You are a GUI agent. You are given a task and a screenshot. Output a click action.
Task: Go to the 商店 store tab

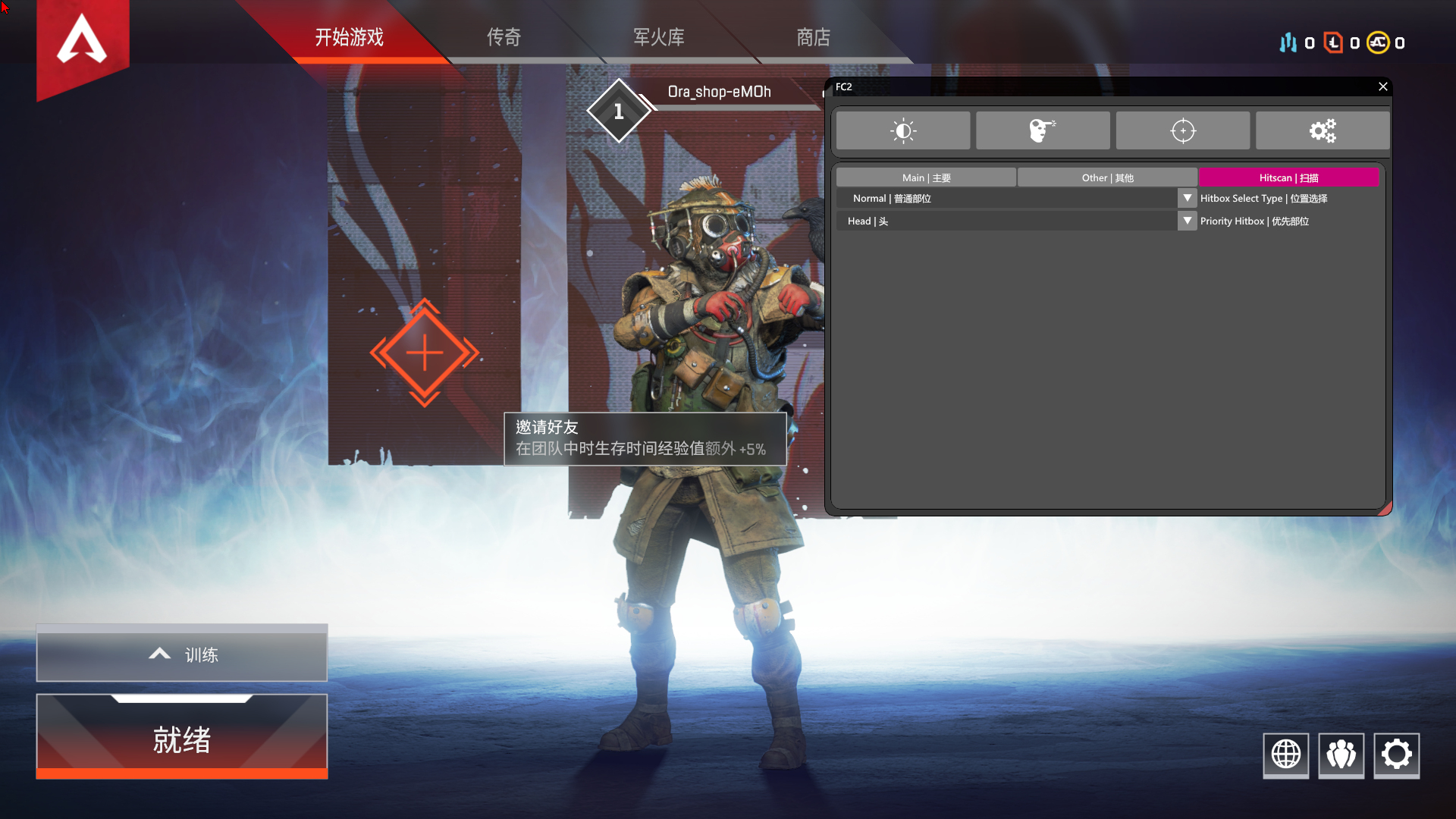[813, 37]
